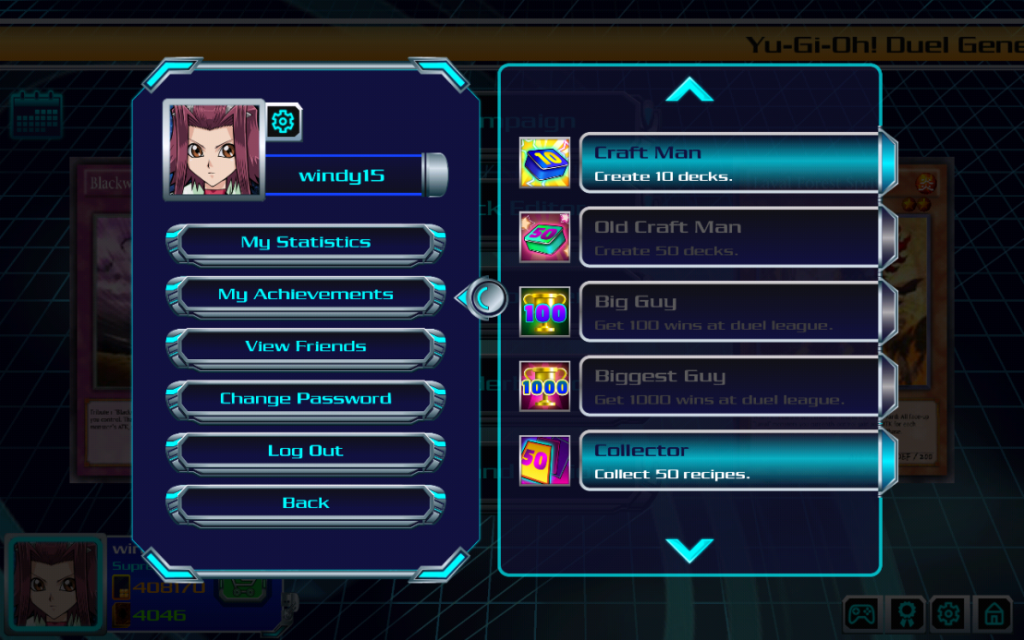Click the home icon in bottom toolbar
Viewport: 1024px width, 640px height.
pos(992,612)
